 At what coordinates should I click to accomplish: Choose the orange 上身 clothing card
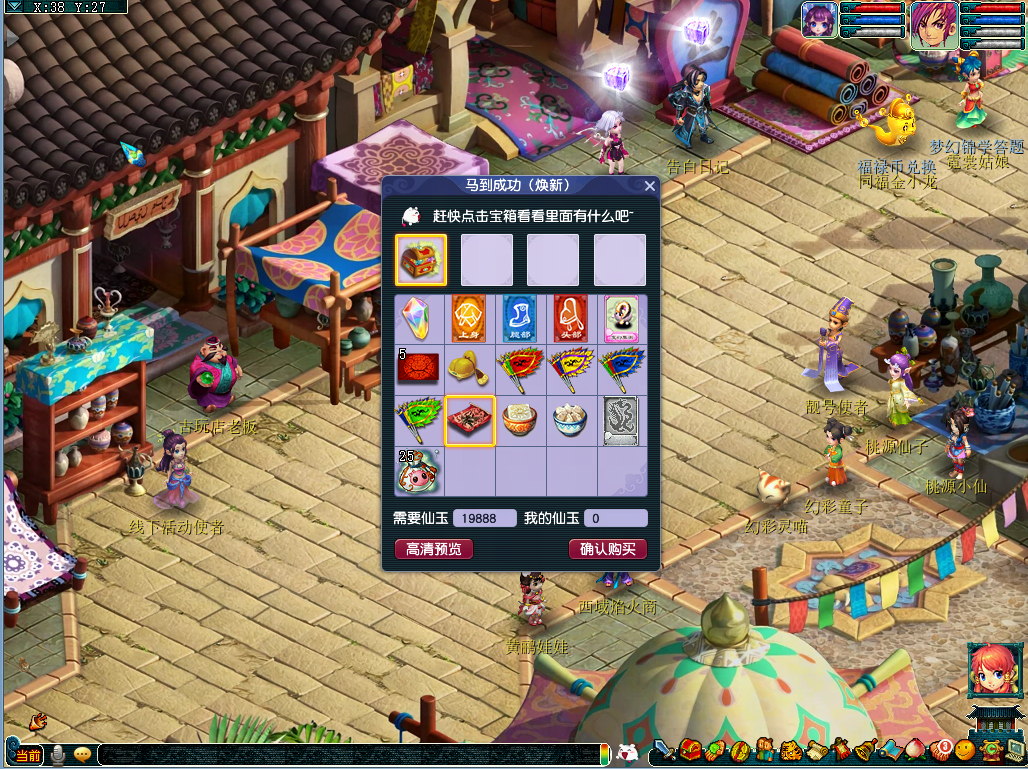click(469, 319)
